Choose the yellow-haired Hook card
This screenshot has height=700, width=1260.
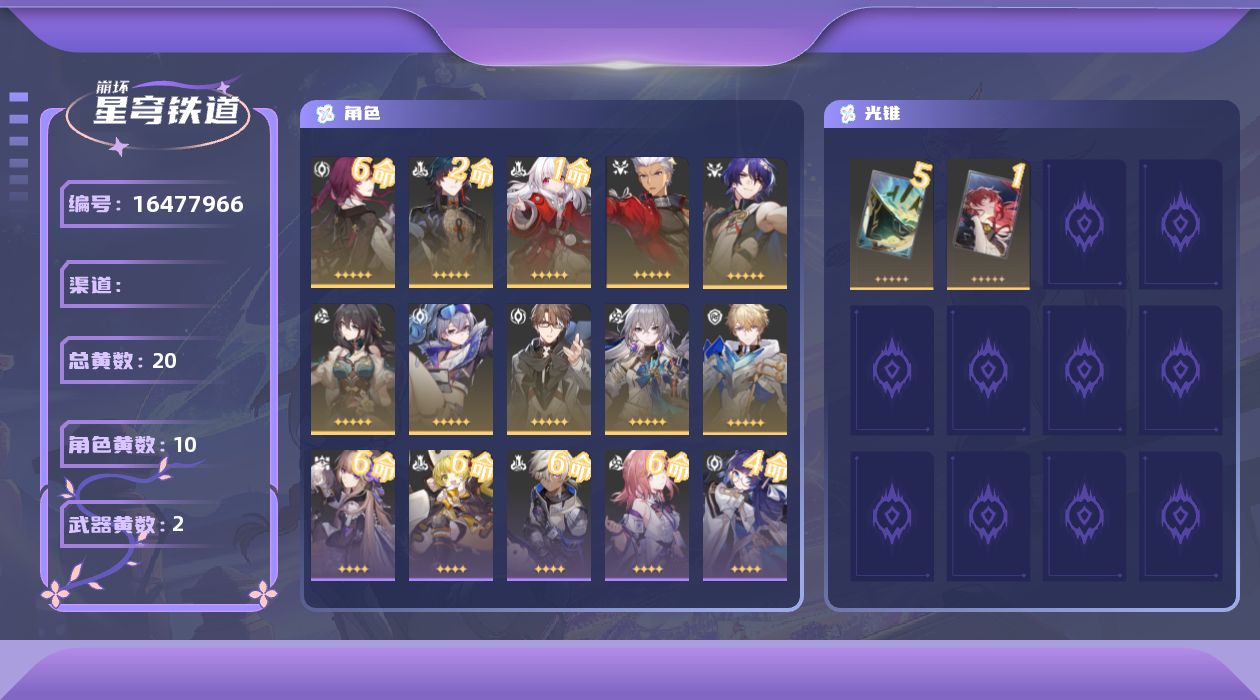tap(451, 516)
